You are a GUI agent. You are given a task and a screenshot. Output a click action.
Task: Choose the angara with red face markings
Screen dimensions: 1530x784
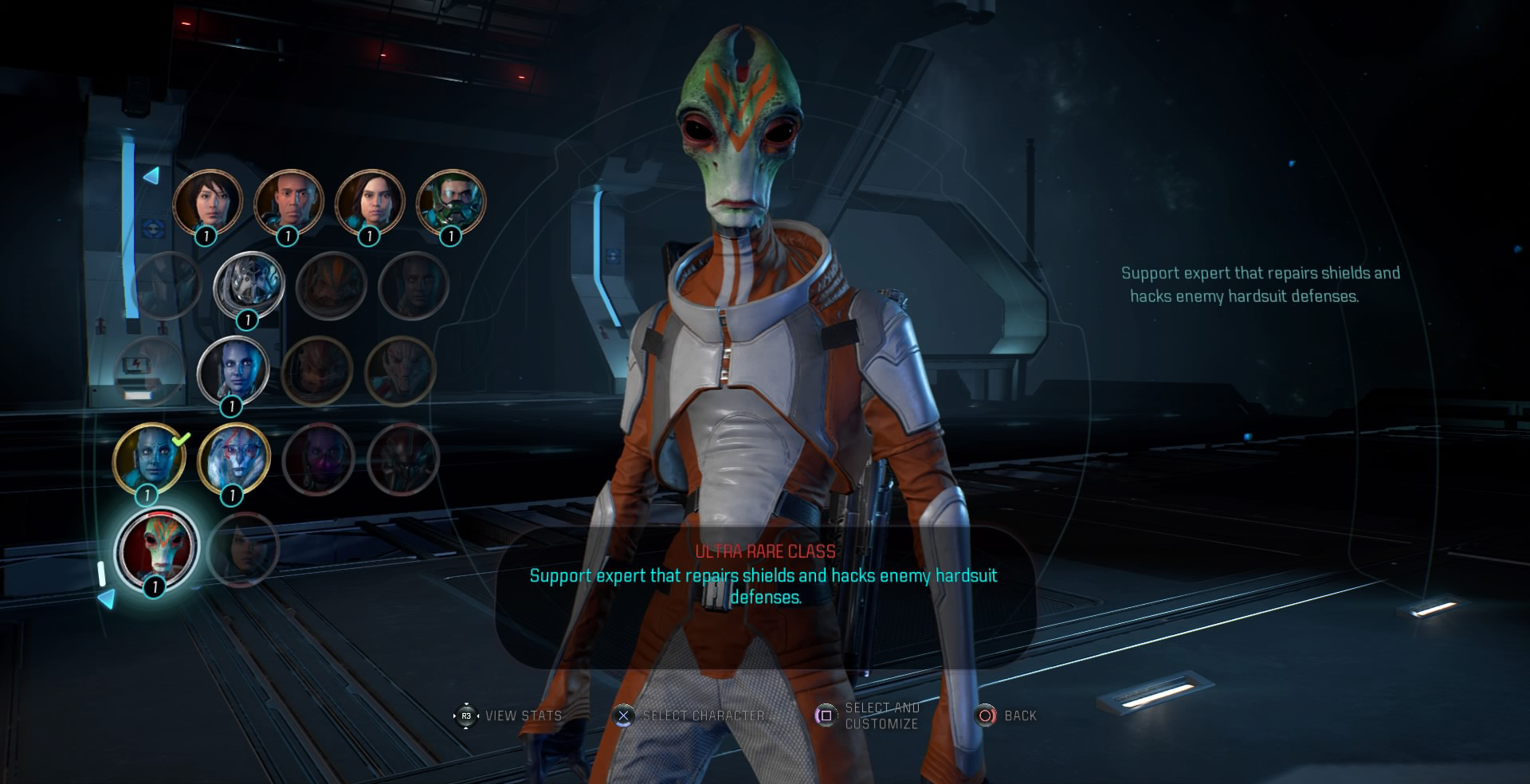click(x=233, y=459)
